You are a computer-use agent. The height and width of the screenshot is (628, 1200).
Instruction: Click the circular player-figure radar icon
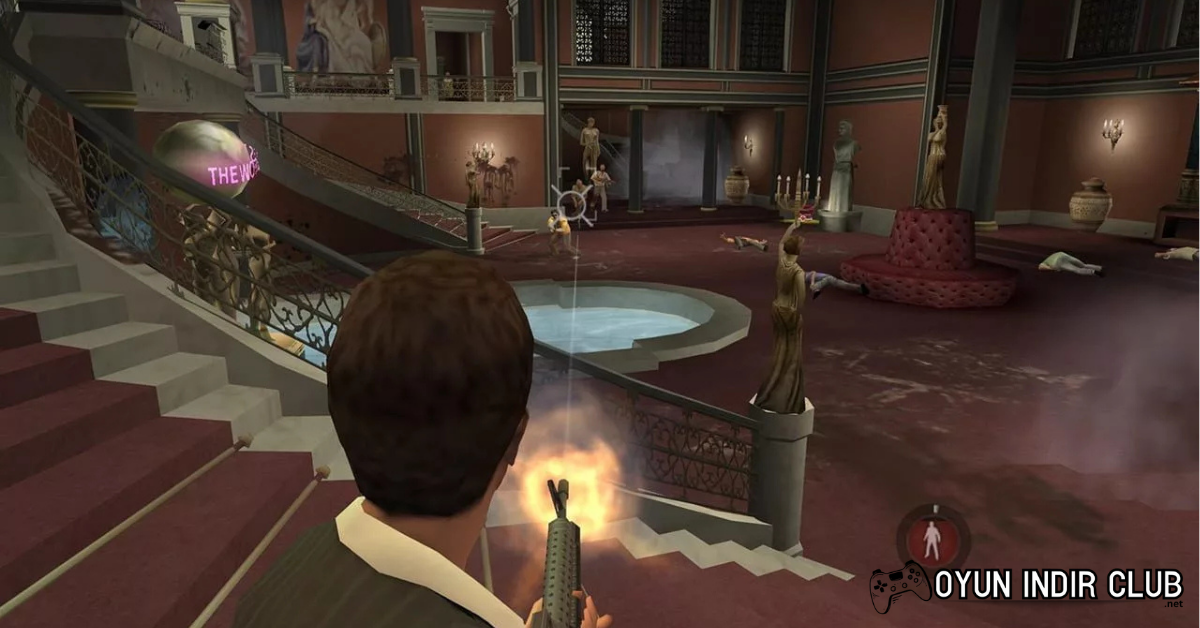tap(931, 538)
